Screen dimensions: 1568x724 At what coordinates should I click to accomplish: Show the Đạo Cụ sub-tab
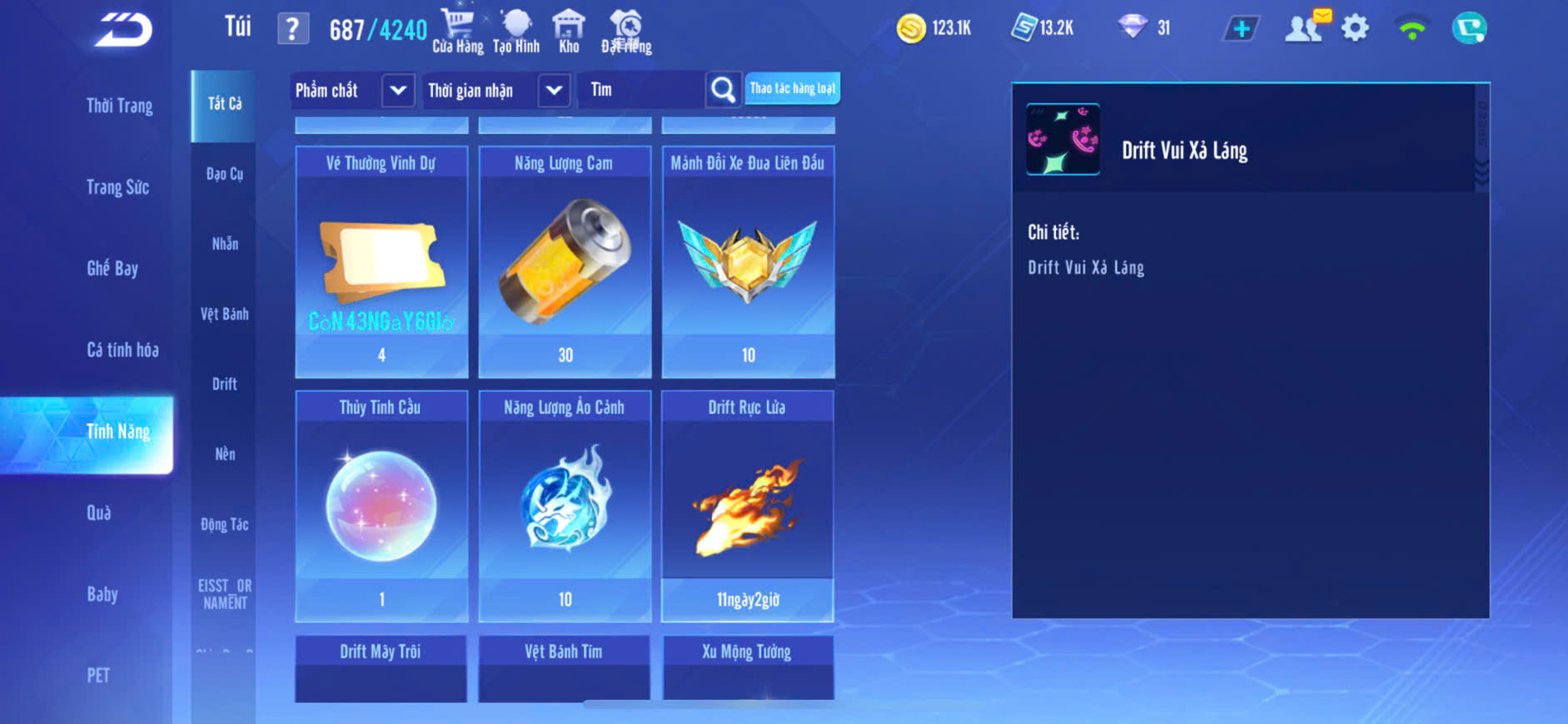tap(224, 174)
